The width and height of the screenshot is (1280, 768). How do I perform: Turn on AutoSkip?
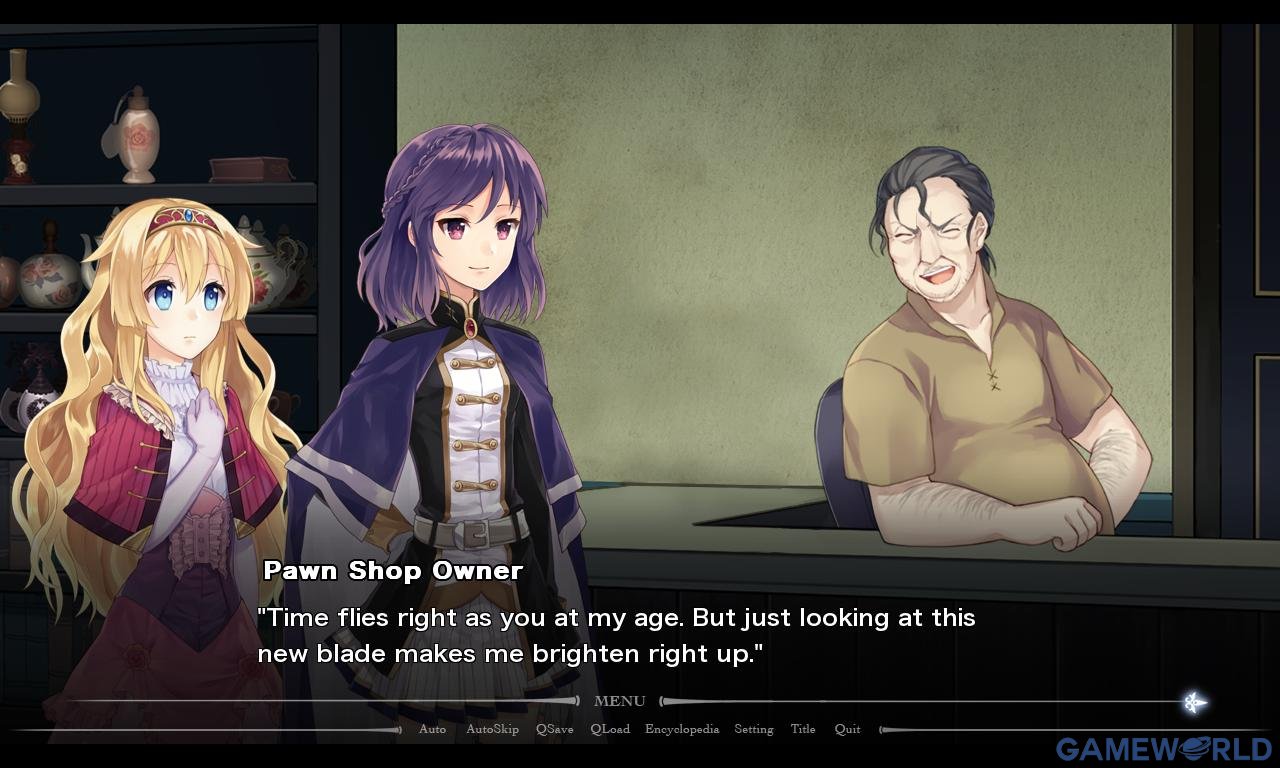point(492,729)
